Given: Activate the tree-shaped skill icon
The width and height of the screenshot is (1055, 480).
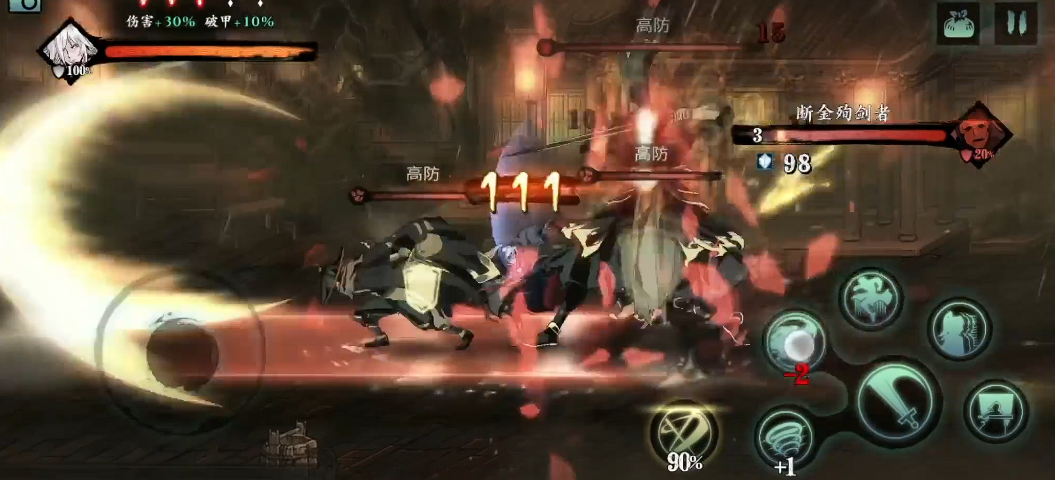Looking at the screenshot, I should click(869, 299).
